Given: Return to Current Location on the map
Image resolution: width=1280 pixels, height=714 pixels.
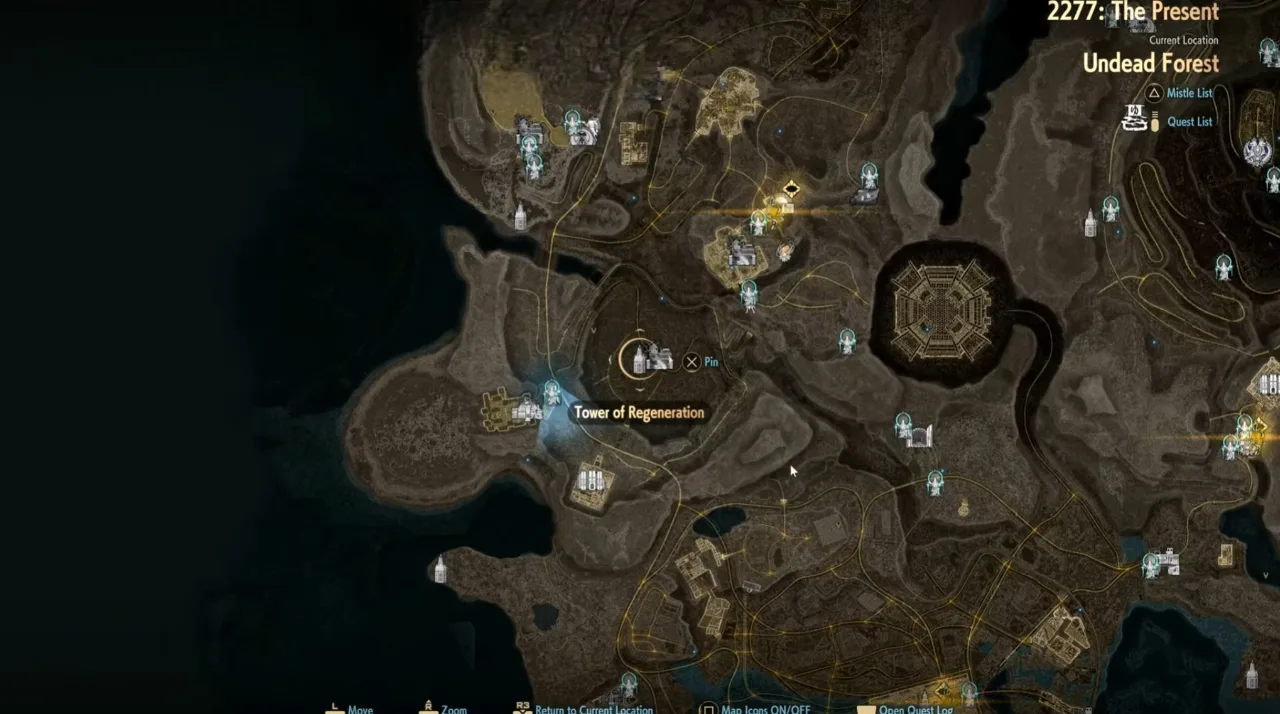Looking at the screenshot, I should click(593, 709).
